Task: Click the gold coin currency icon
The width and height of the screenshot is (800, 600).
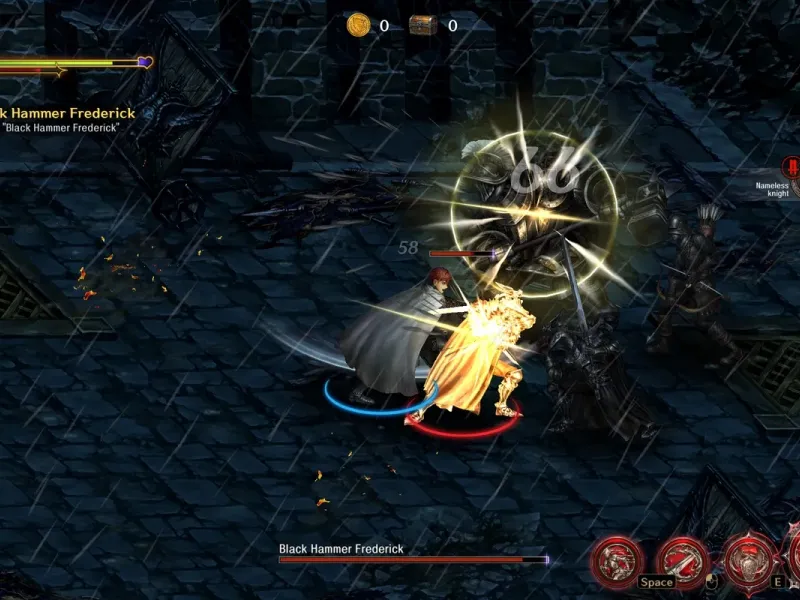Action: [358, 25]
